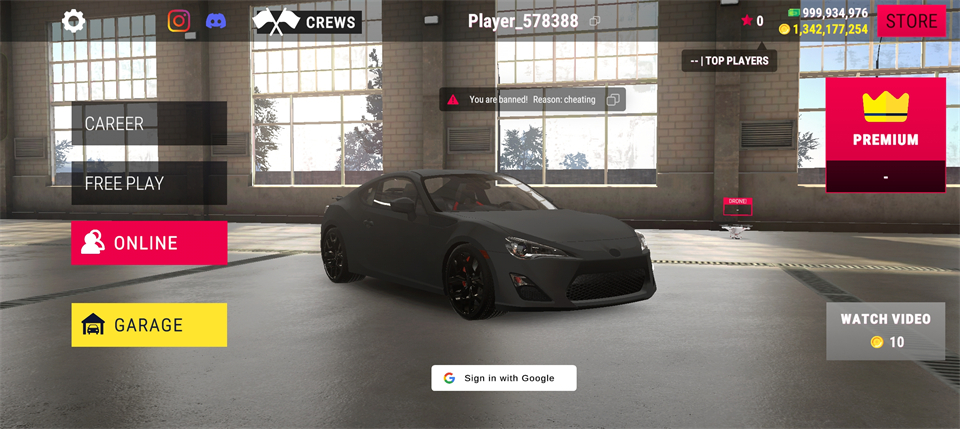Open the Crews menu
This screenshot has height=429, width=960.
pos(307,22)
